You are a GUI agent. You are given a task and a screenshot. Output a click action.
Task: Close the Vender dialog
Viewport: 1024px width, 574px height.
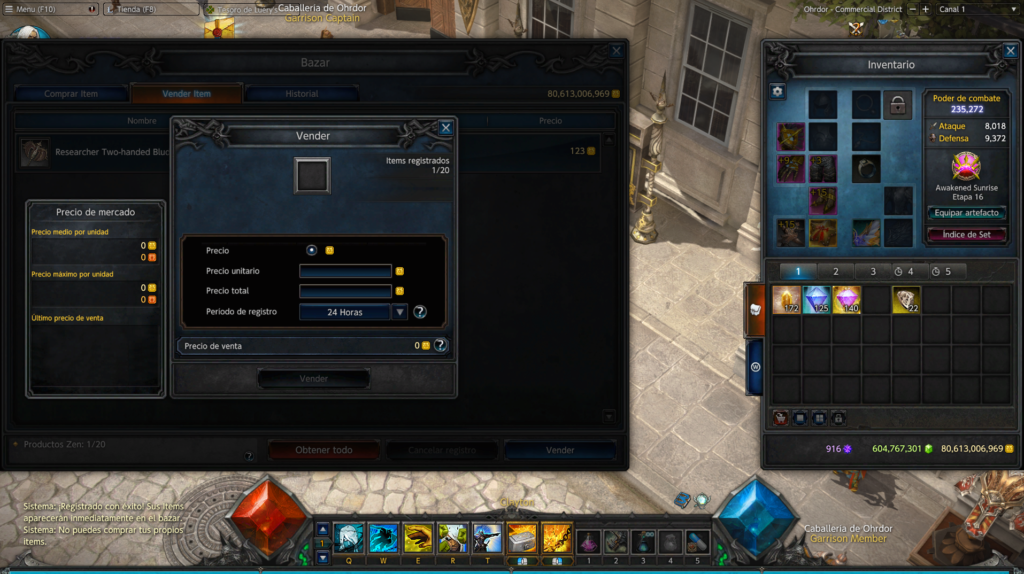point(446,128)
